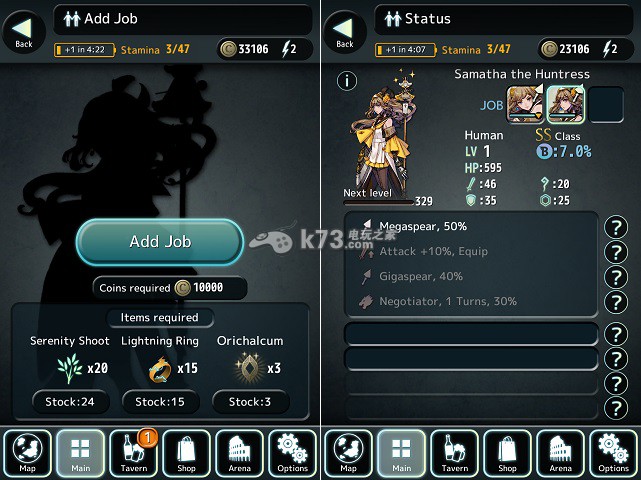
Task: Open the round info icon beside Samatha
Action: point(347,81)
